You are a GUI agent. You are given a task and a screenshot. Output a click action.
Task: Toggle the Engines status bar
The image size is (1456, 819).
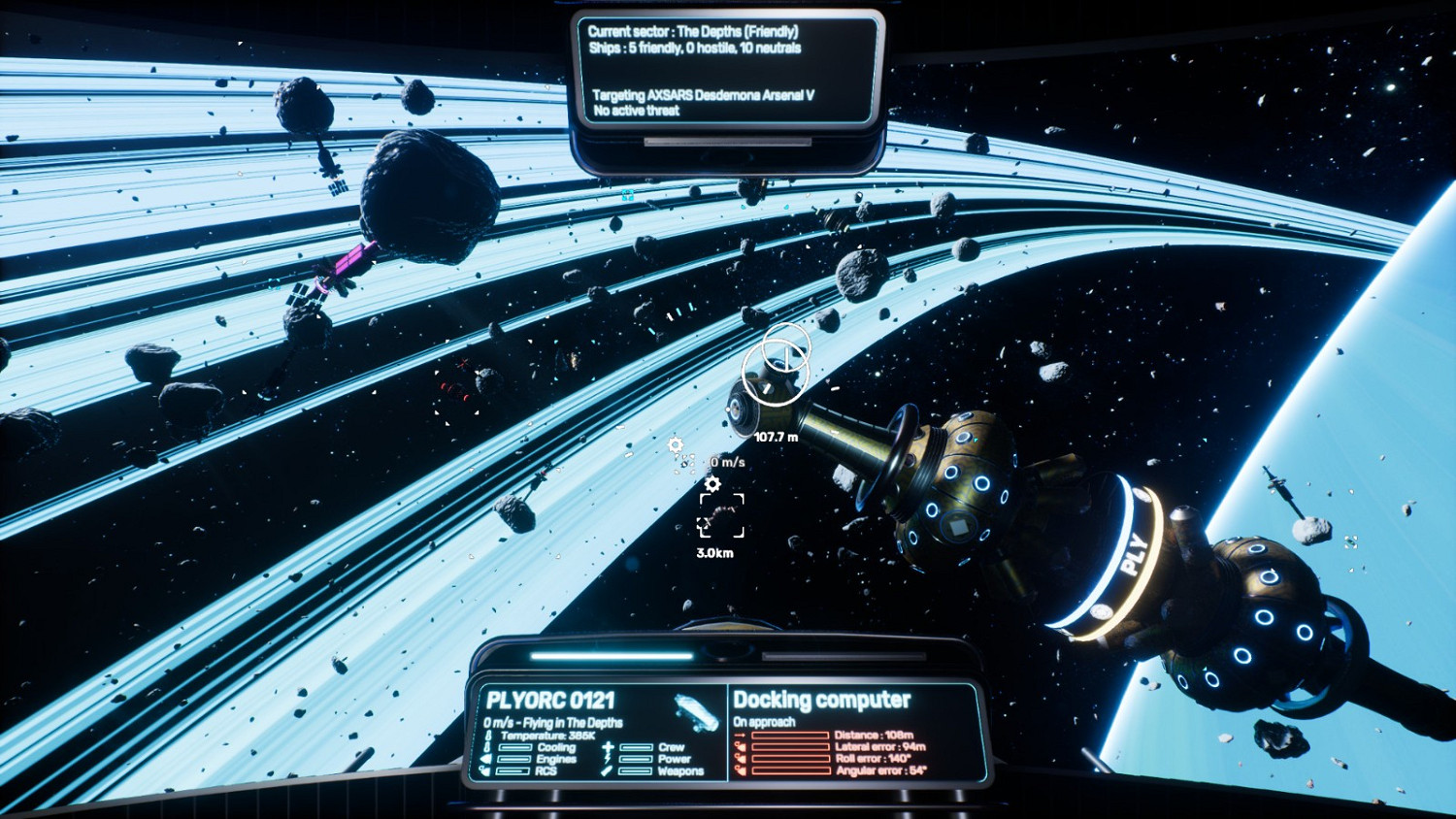[x=514, y=757]
